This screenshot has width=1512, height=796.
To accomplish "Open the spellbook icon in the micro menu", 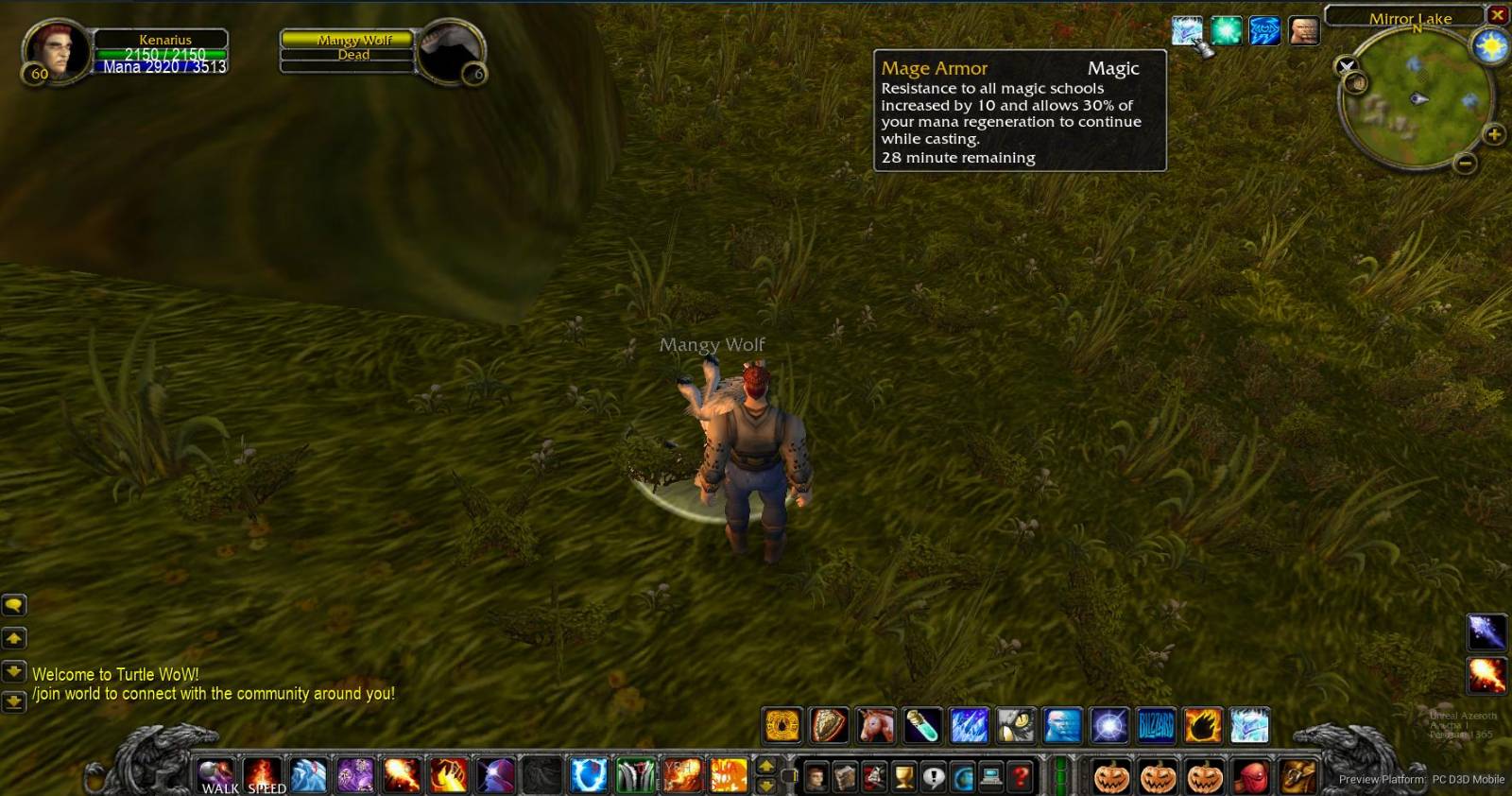I will [844, 776].
